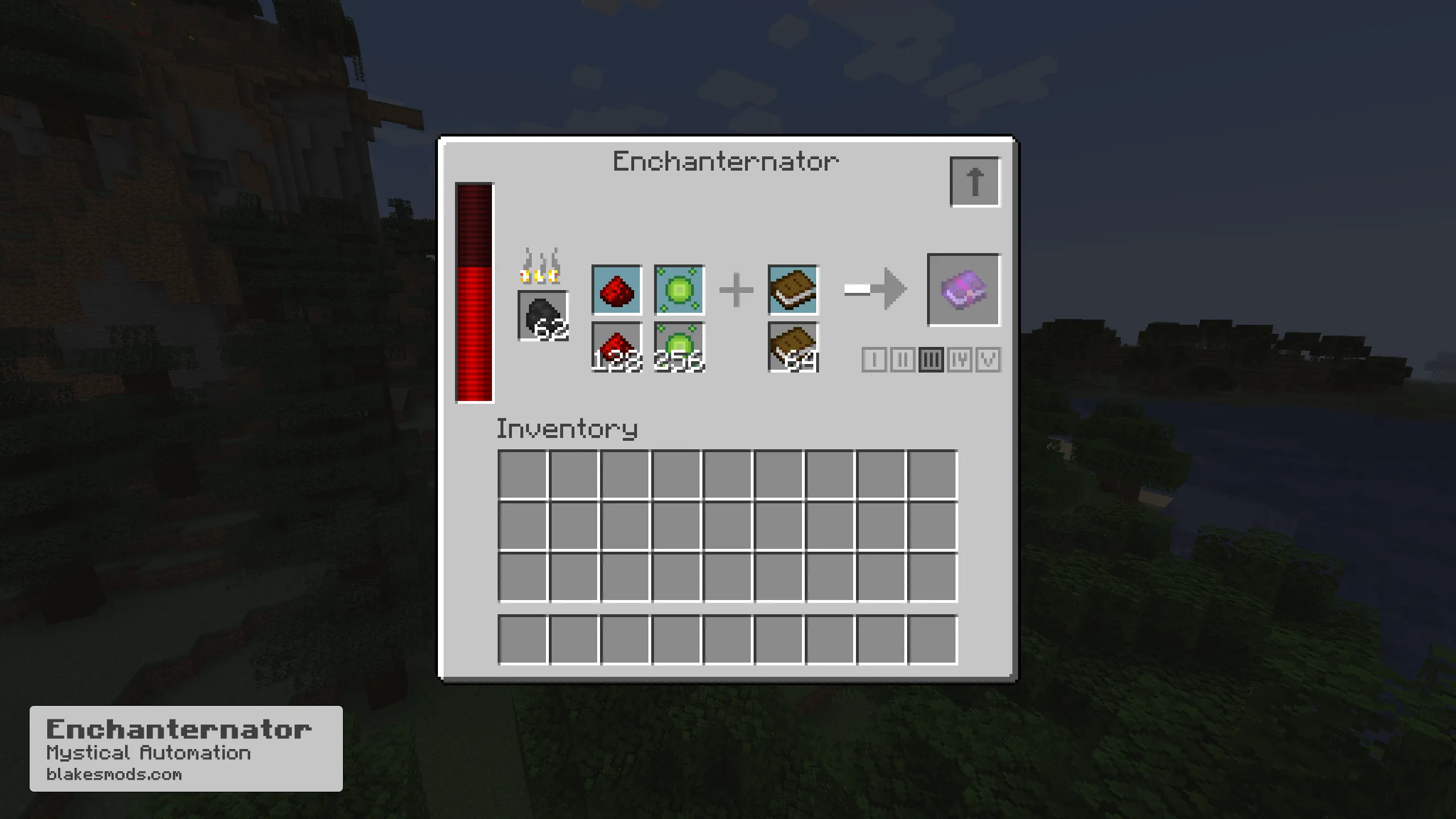Click the upward arrow button near the title
This screenshot has height=819, width=1456.
(x=975, y=180)
